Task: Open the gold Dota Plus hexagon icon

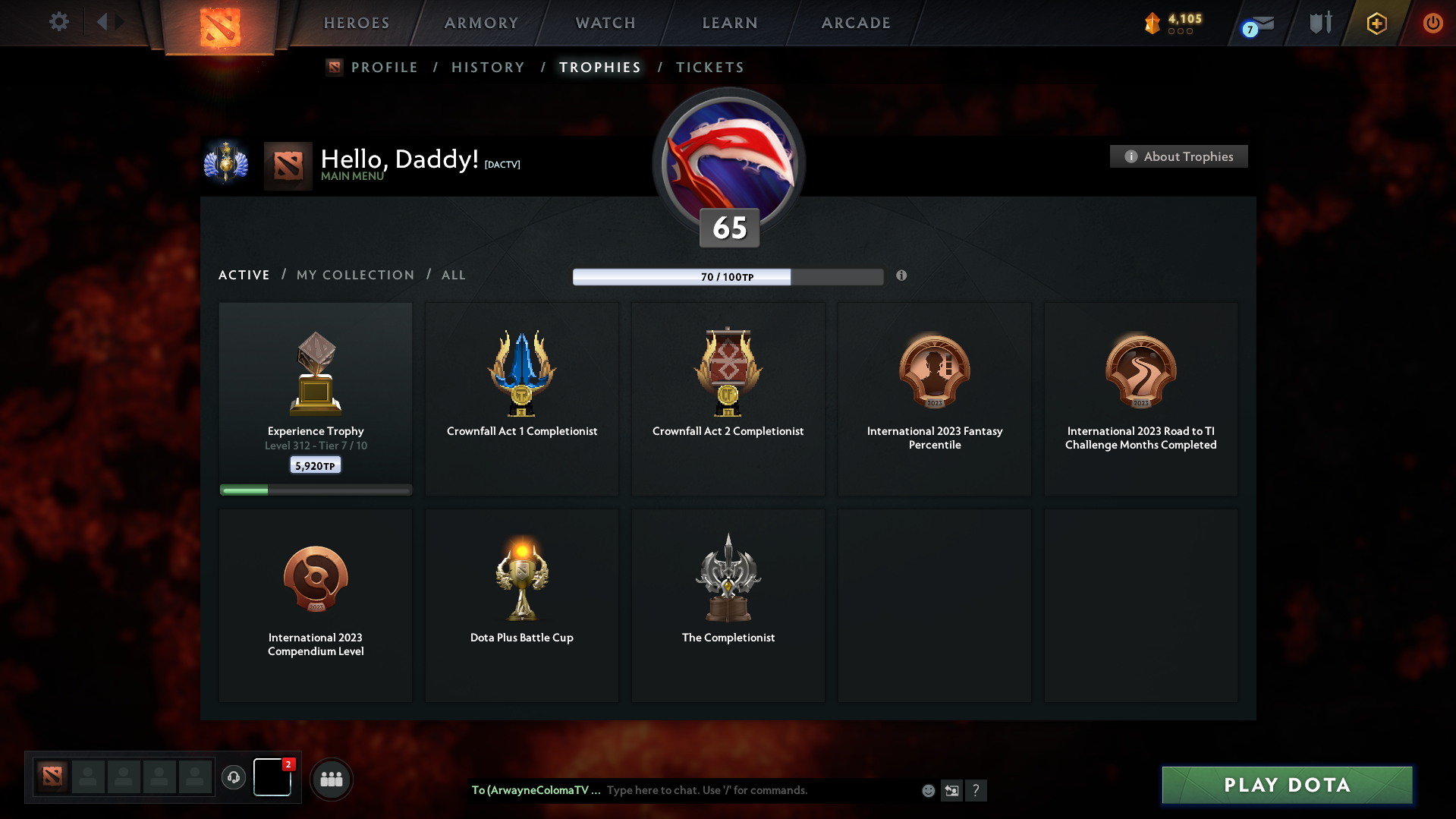Action: pyautogui.click(x=1376, y=23)
